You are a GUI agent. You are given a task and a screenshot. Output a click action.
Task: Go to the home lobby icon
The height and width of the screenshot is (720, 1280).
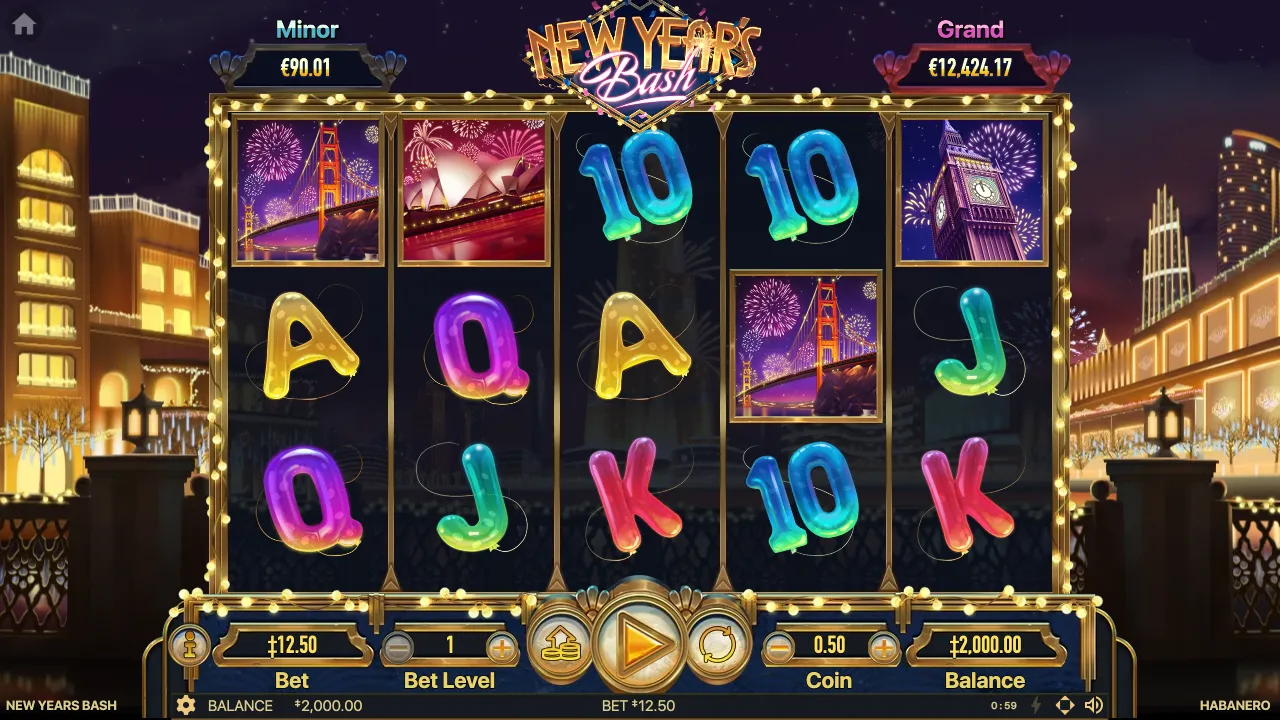point(24,25)
